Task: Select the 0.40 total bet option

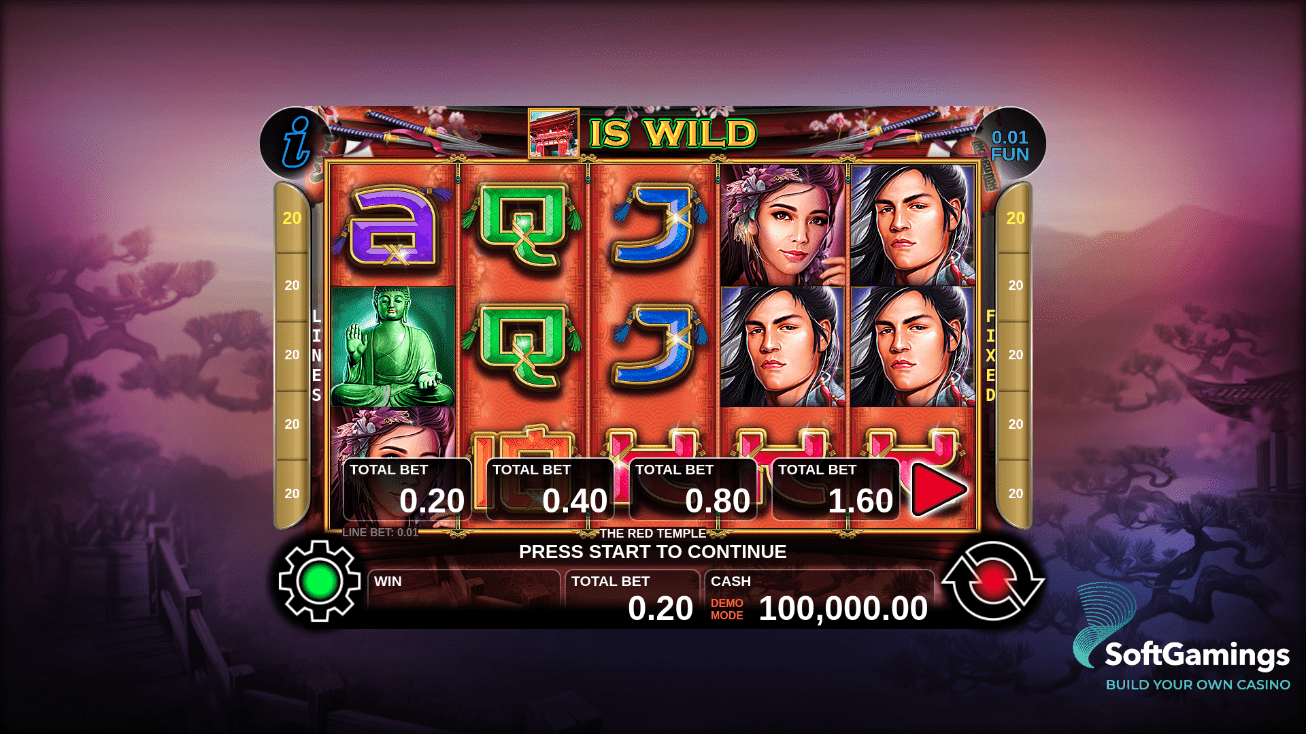Action: point(550,489)
